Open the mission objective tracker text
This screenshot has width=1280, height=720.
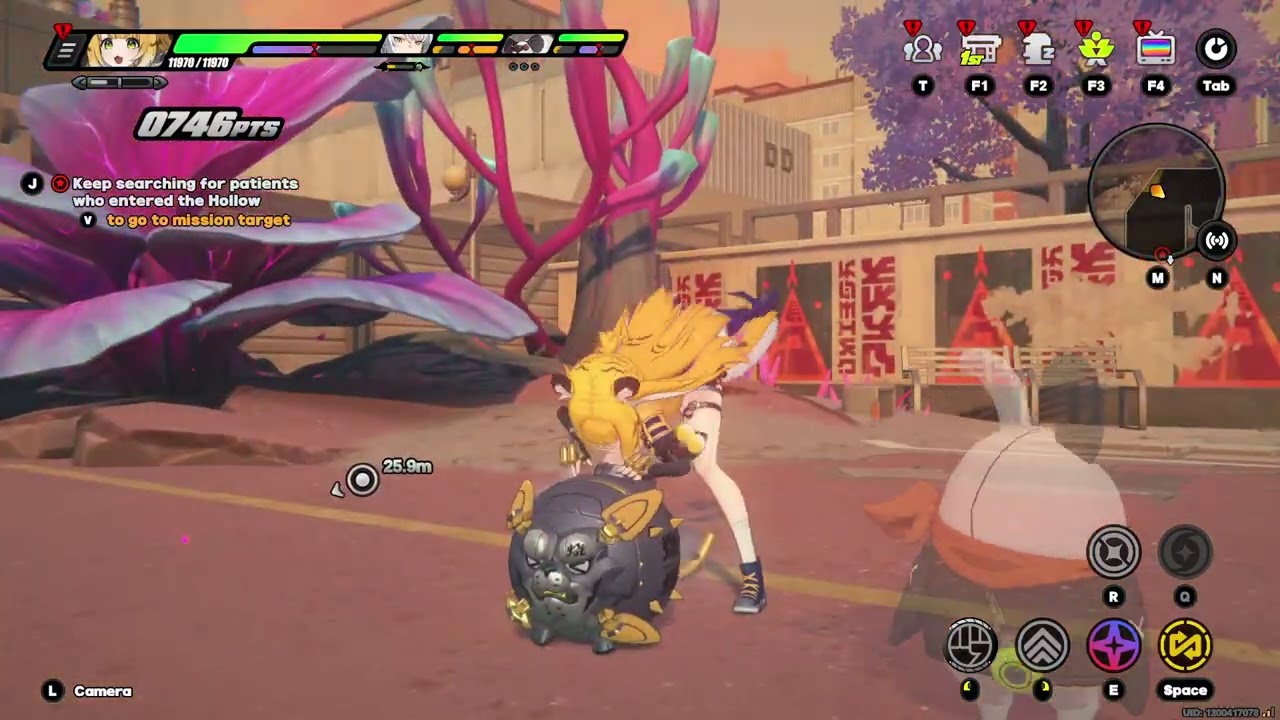tap(185, 192)
